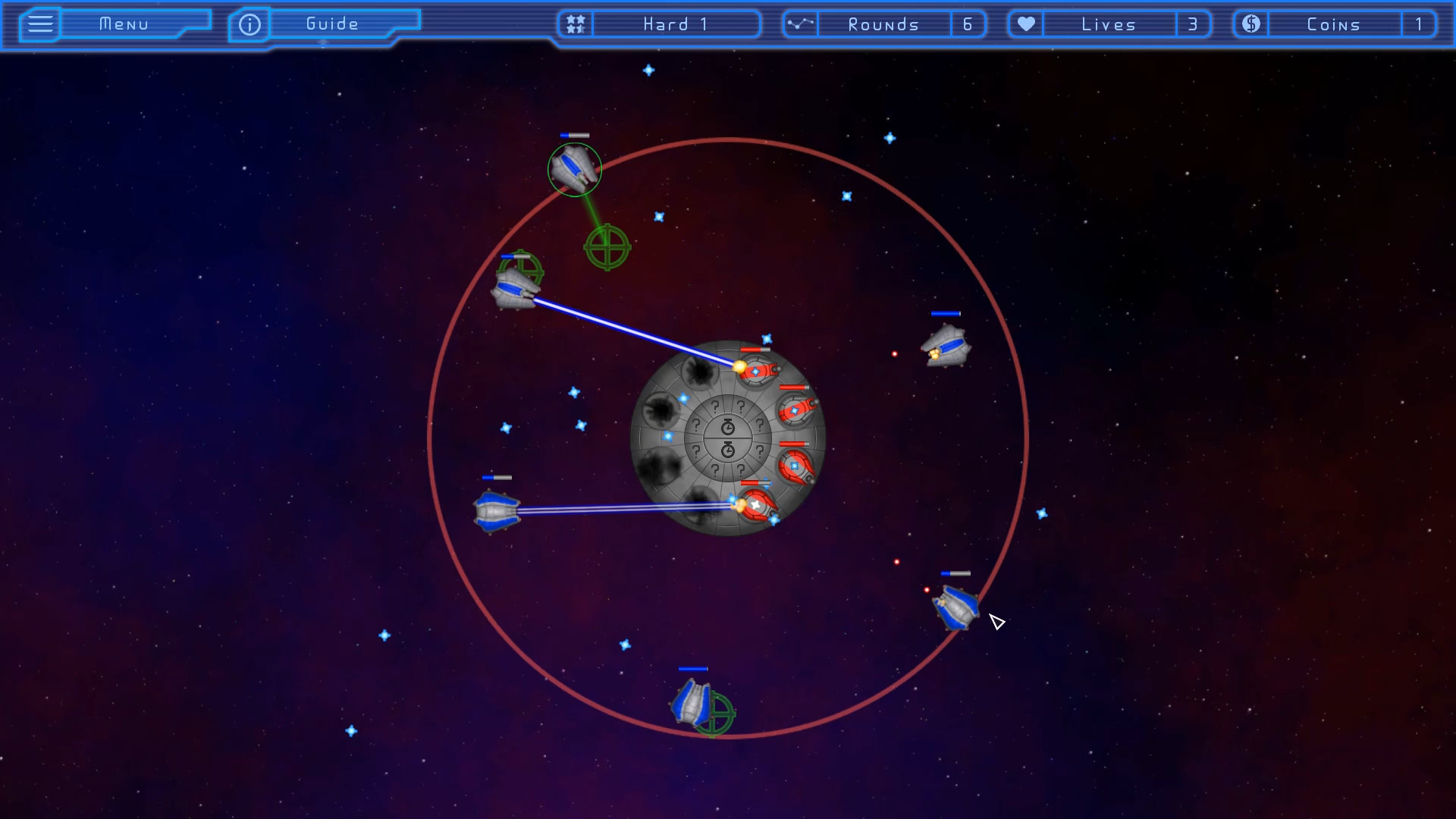
Task: Click the info icon beside Guide
Action: (249, 24)
